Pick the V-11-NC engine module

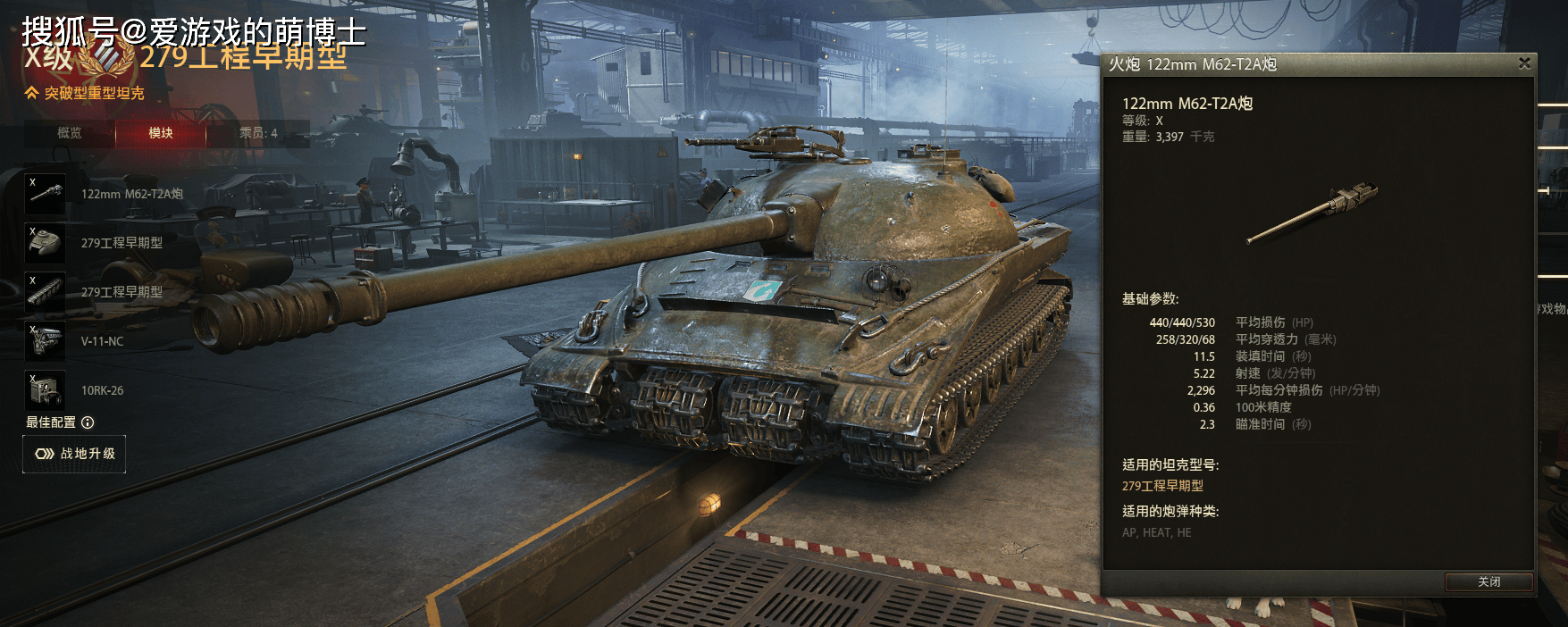pyautogui.click(x=46, y=341)
